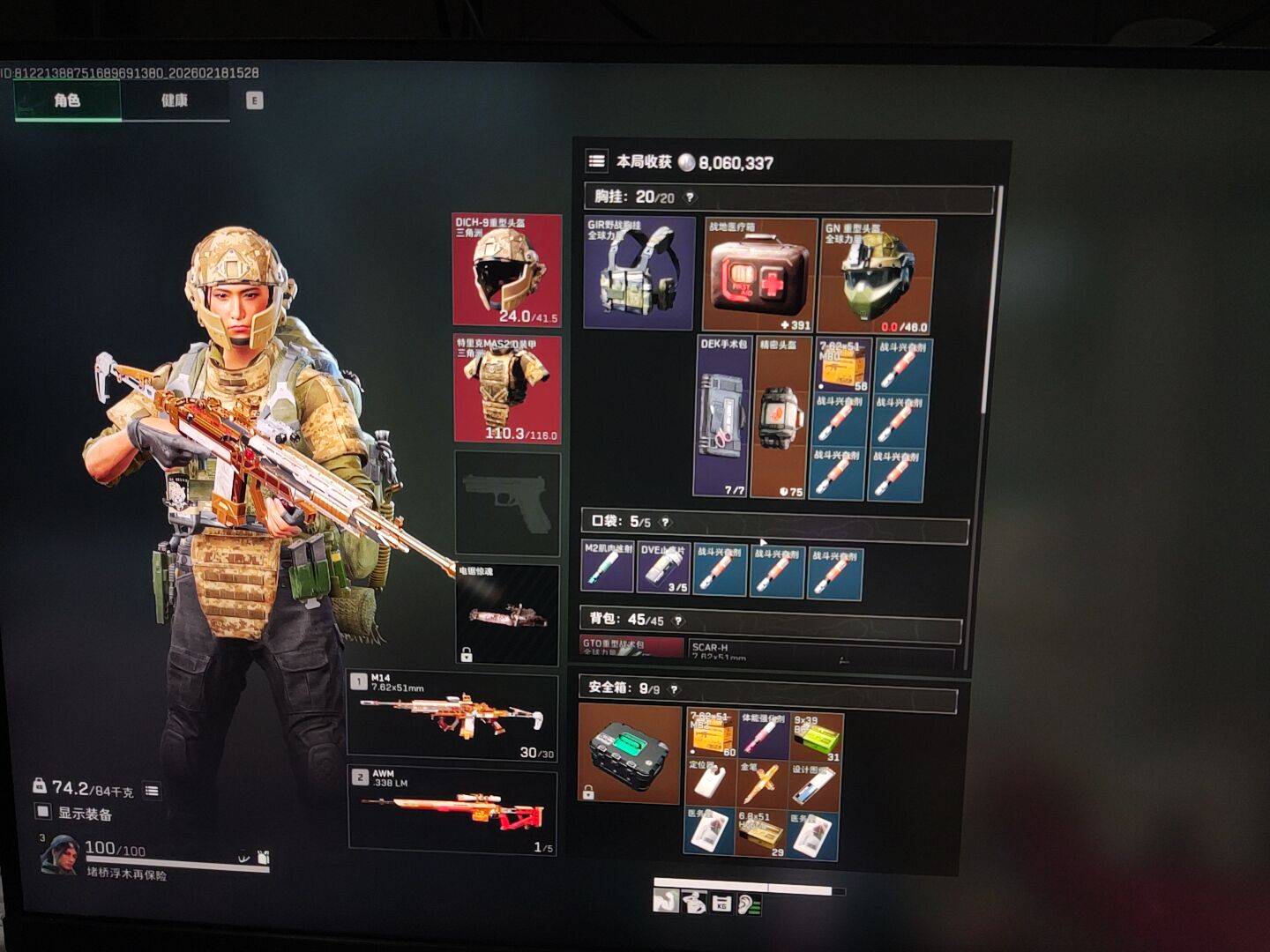The image size is (1270, 952).
Task: Toggle the 显示装备 show-equipment checkbox
Action: (x=41, y=812)
